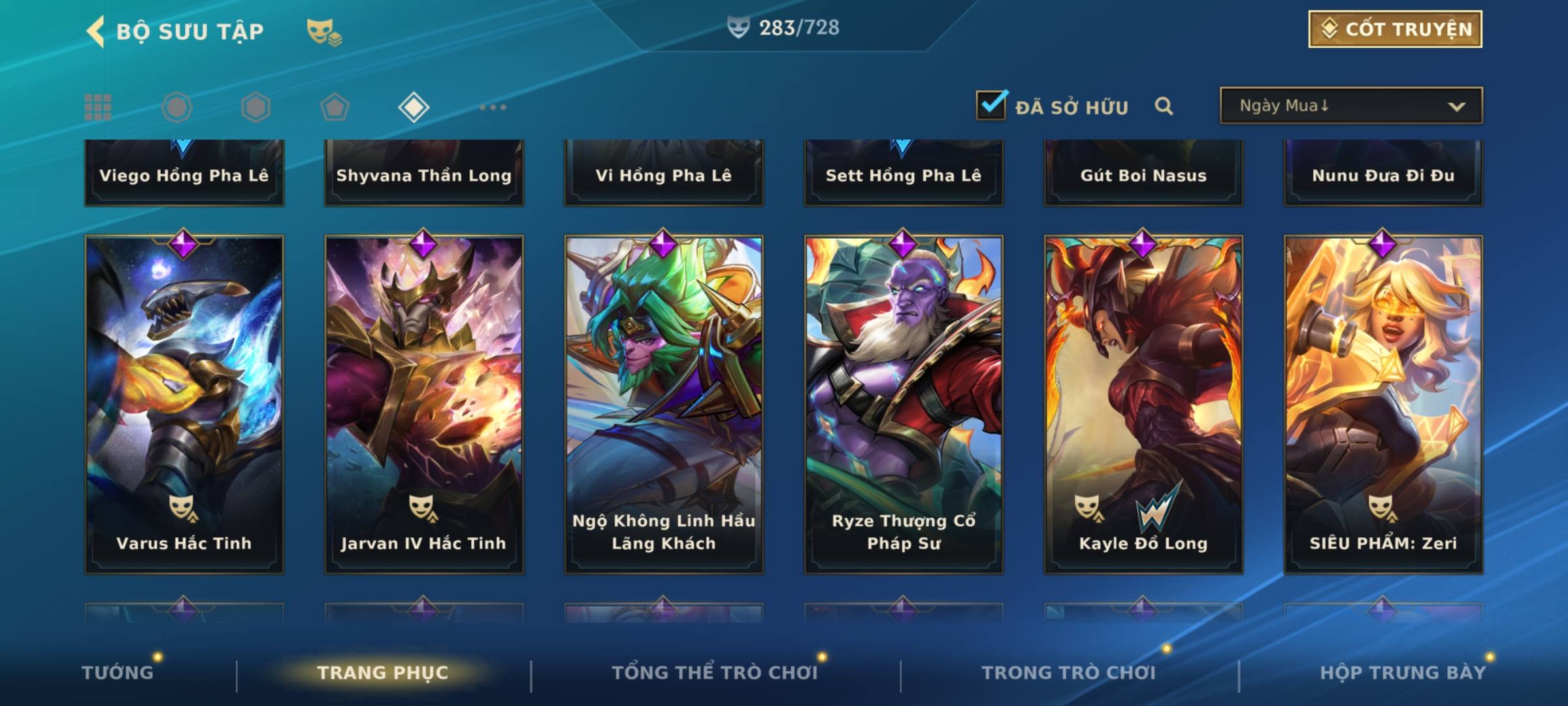Switch to the Tướng tab
This screenshot has height=706, width=1568.
118,672
